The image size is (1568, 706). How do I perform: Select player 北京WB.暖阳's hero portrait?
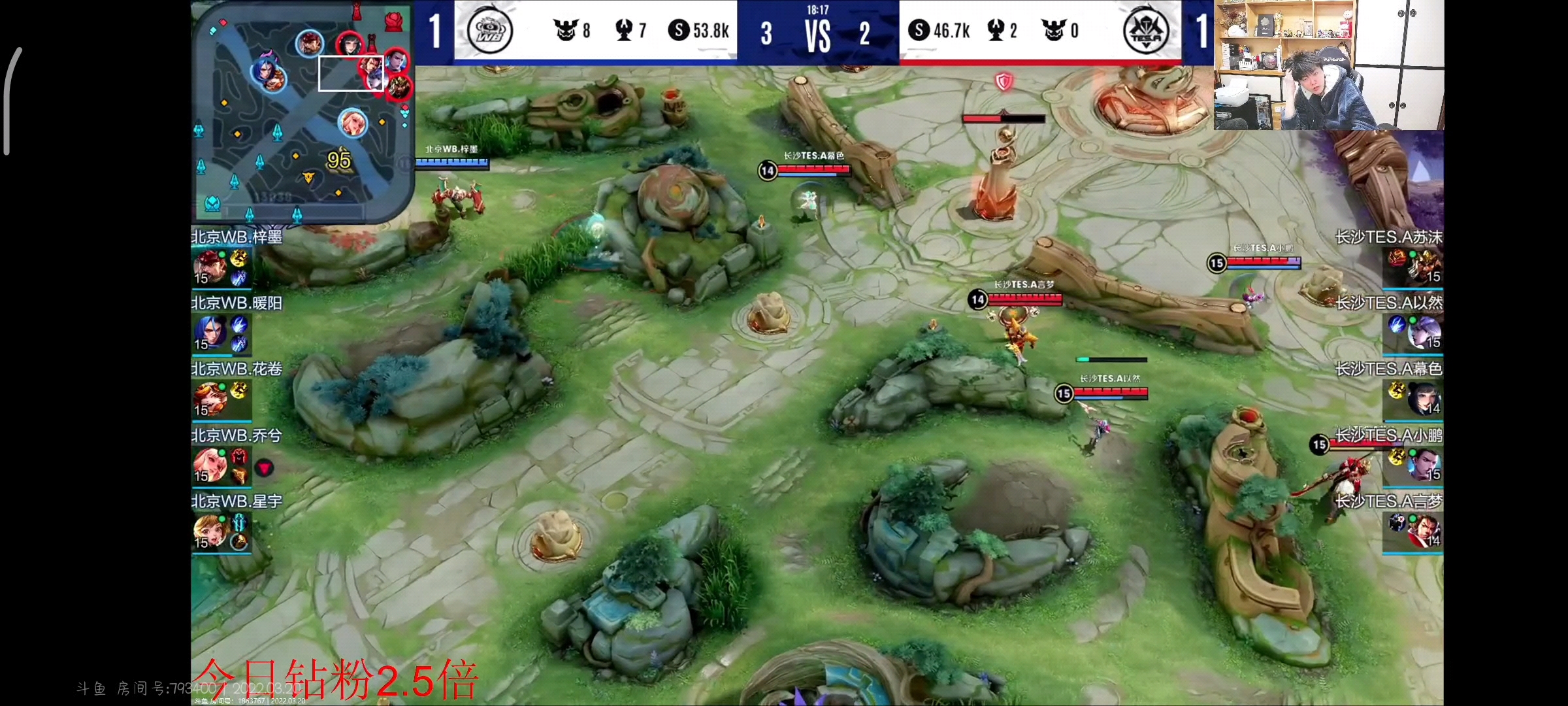pyautogui.click(x=210, y=332)
